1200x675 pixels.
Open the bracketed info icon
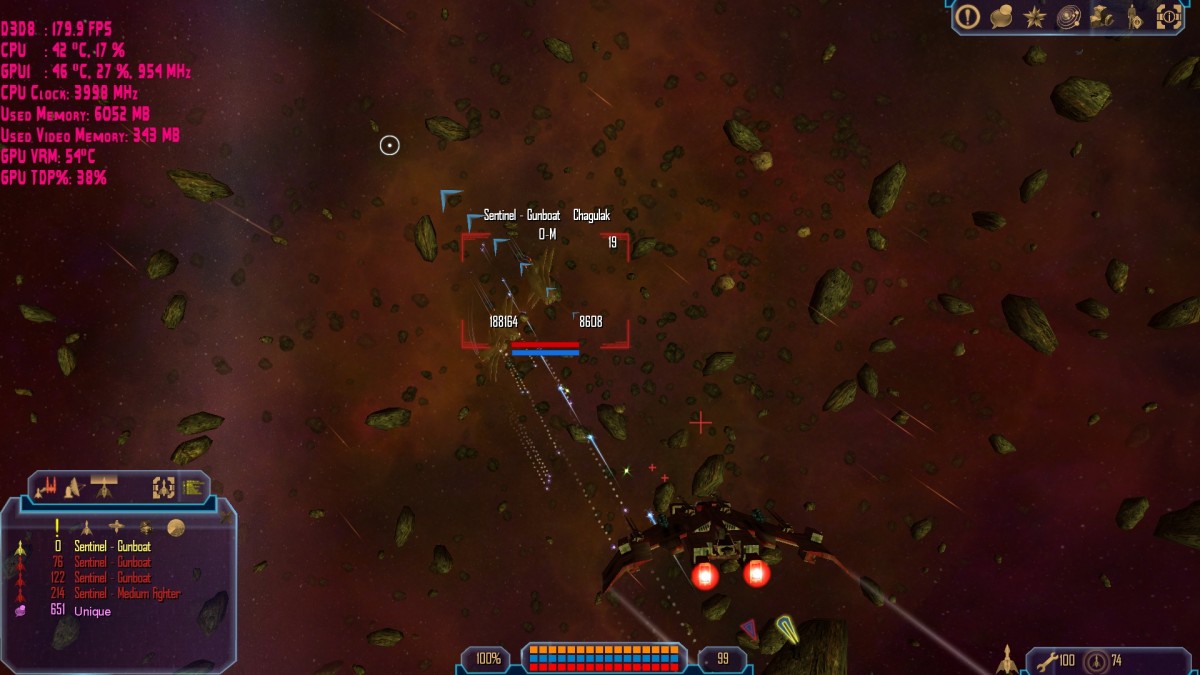pyautogui.click(x=1168, y=16)
